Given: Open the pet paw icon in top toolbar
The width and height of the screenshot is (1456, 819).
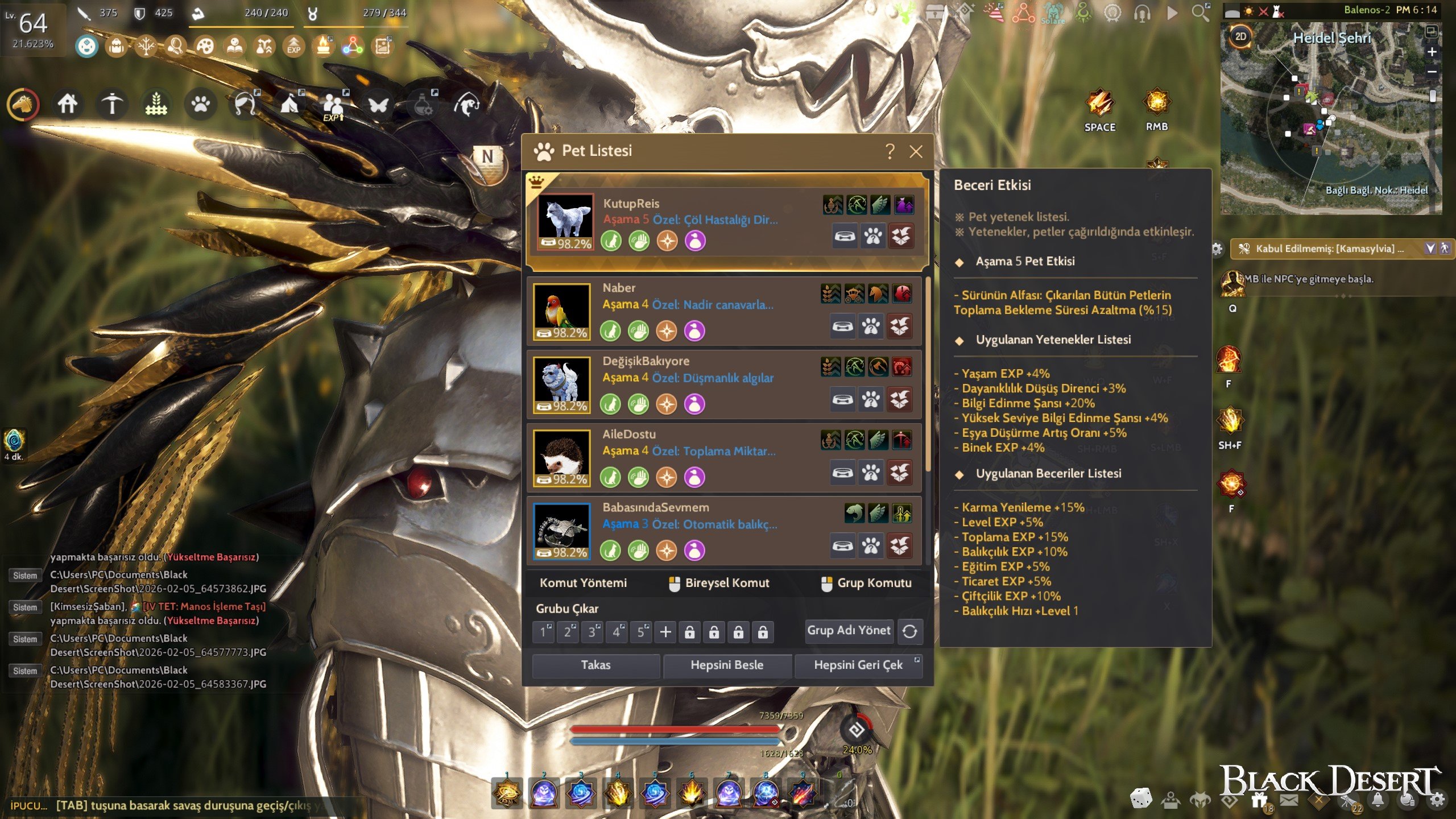Looking at the screenshot, I should [202, 105].
